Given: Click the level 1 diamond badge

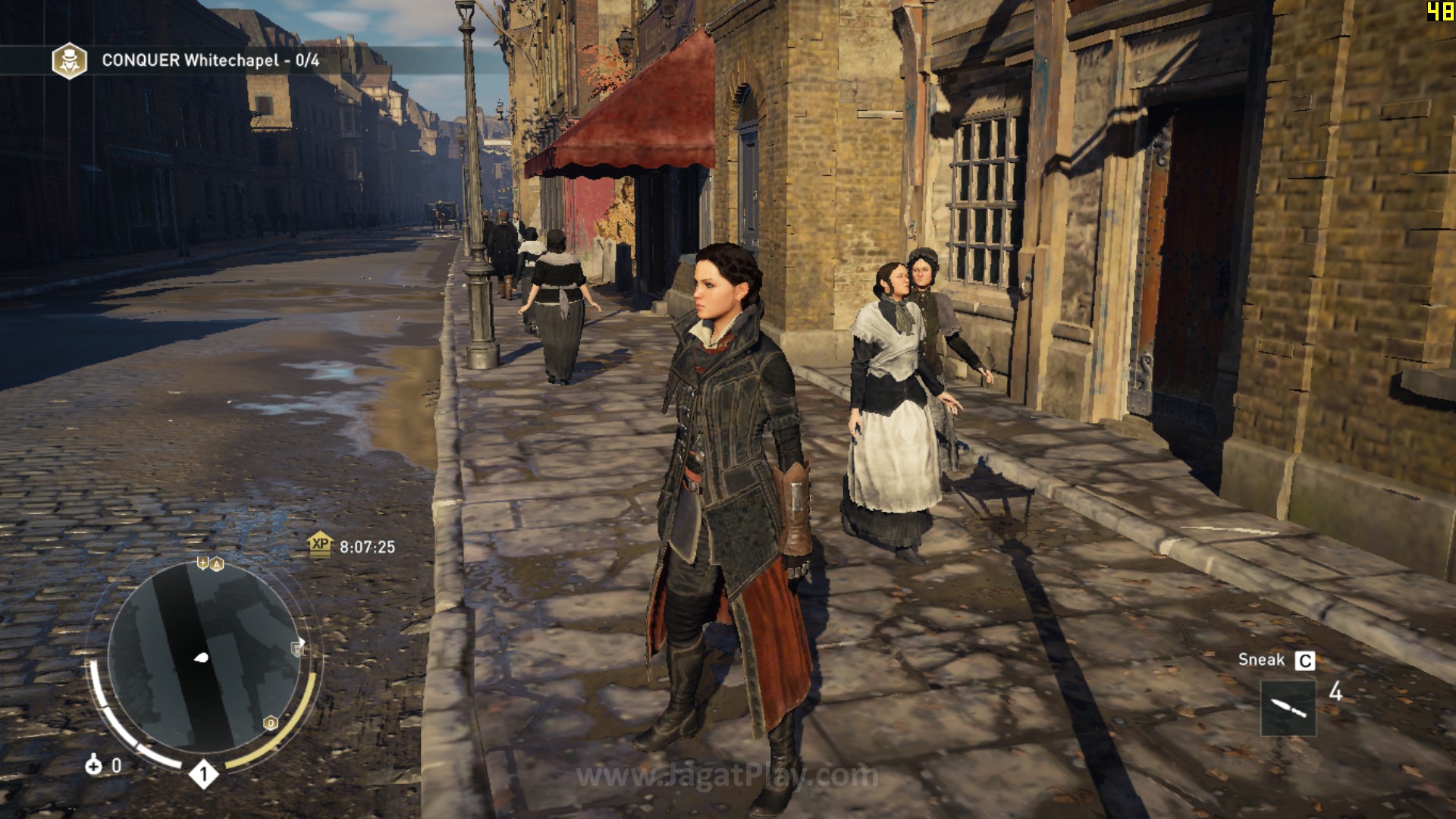Looking at the screenshot, I should point(202,774).
